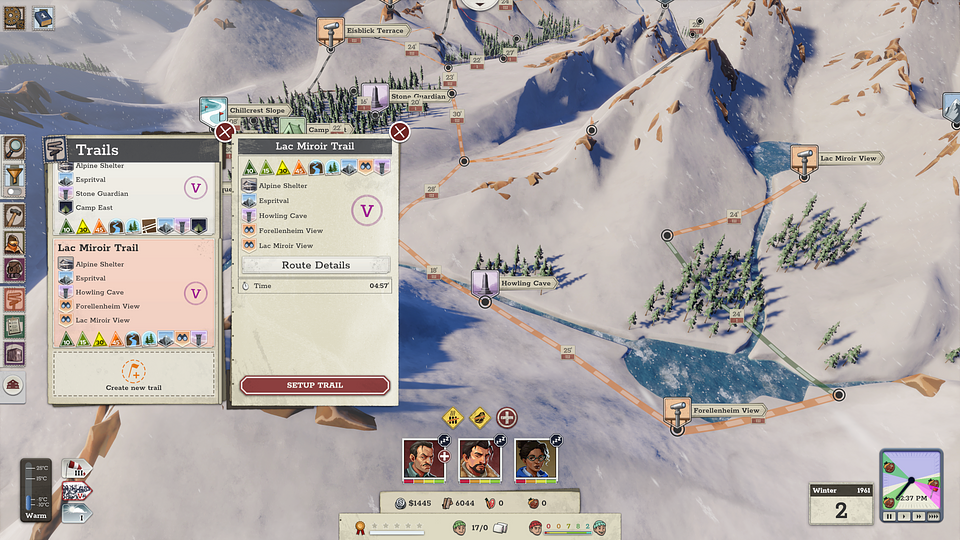The height and width of the screenshot is (540, 960).
Task: Select the Forellenheim View map marker
Action: 678,410
